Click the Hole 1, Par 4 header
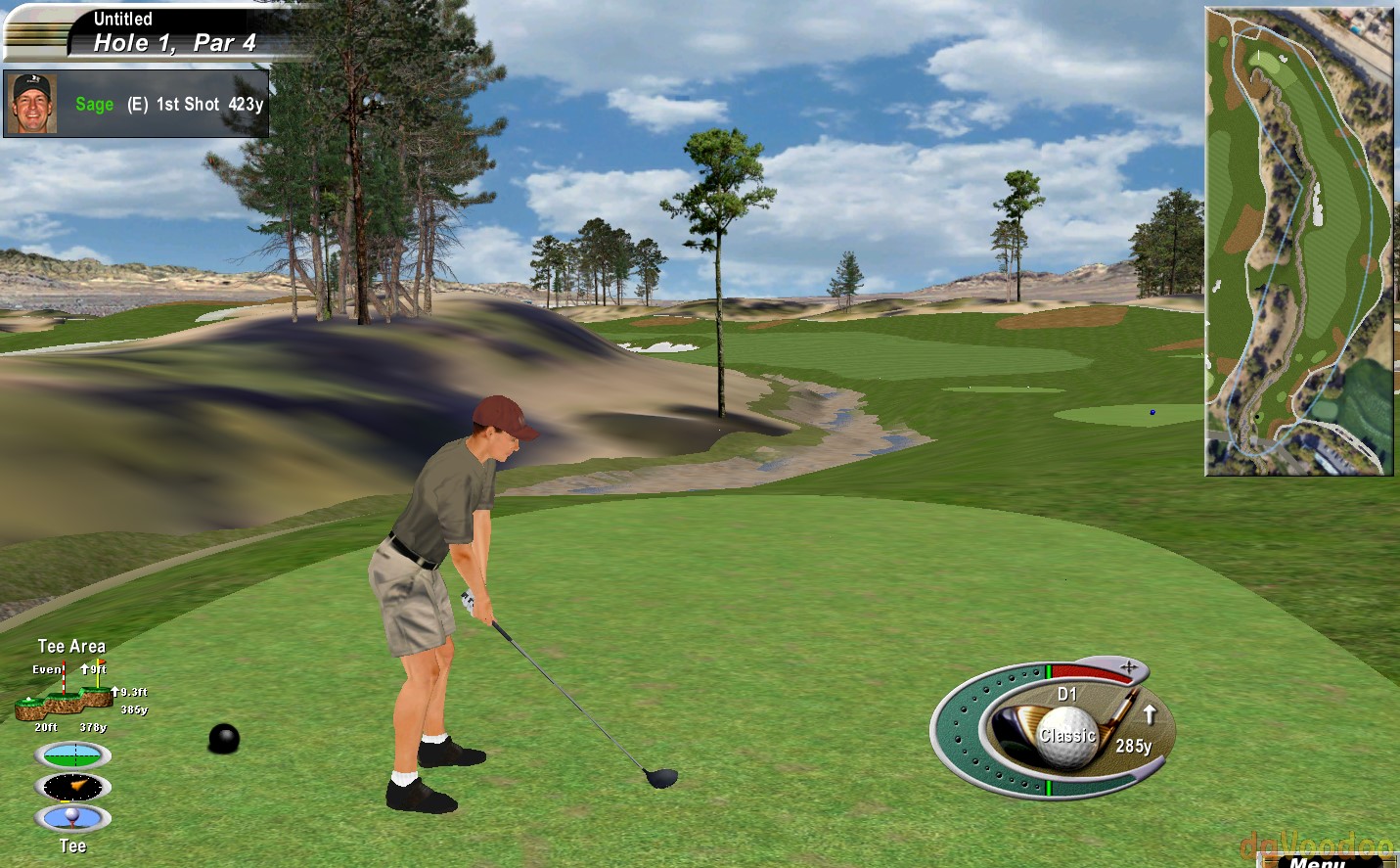The image size is (1400, 868). [174, 43]
